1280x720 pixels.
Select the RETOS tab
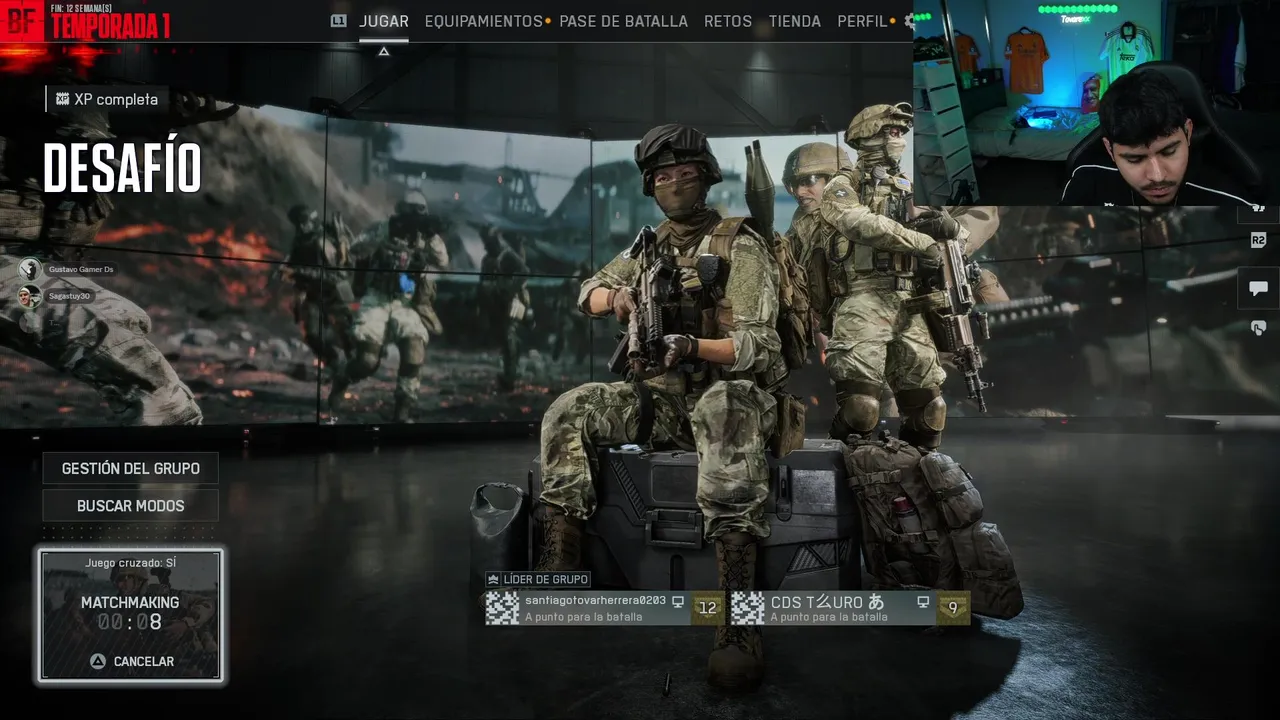728,21
